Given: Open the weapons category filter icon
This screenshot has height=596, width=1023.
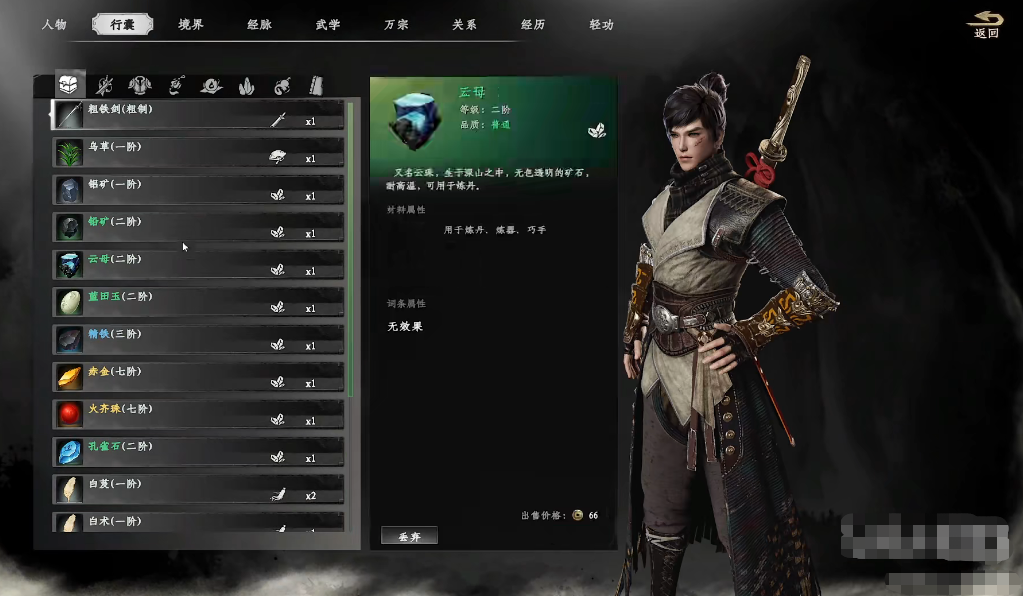Looking at the screenshot, I should tap(104, 86).
